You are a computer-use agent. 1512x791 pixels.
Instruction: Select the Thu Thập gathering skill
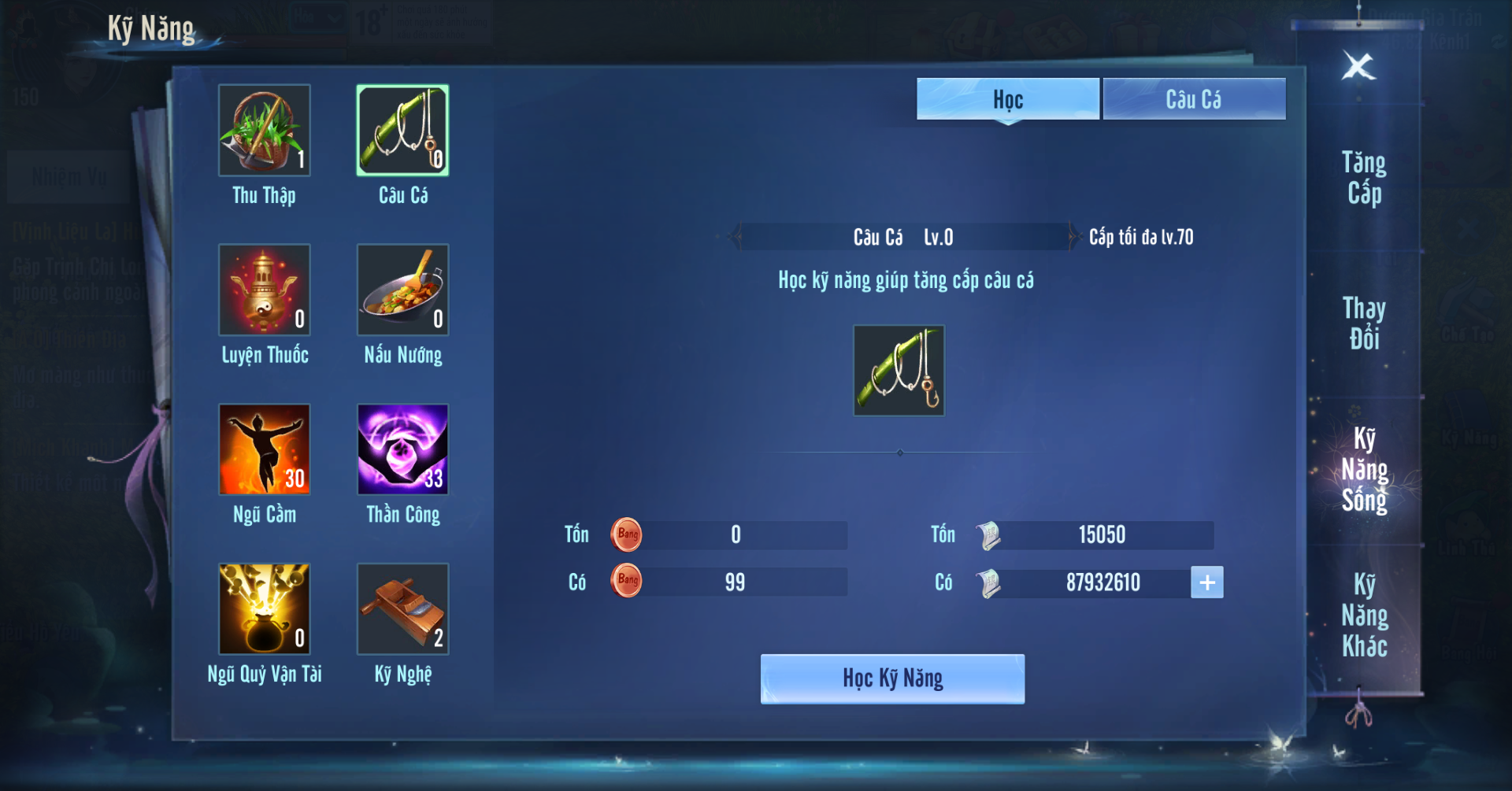(265, 131)
